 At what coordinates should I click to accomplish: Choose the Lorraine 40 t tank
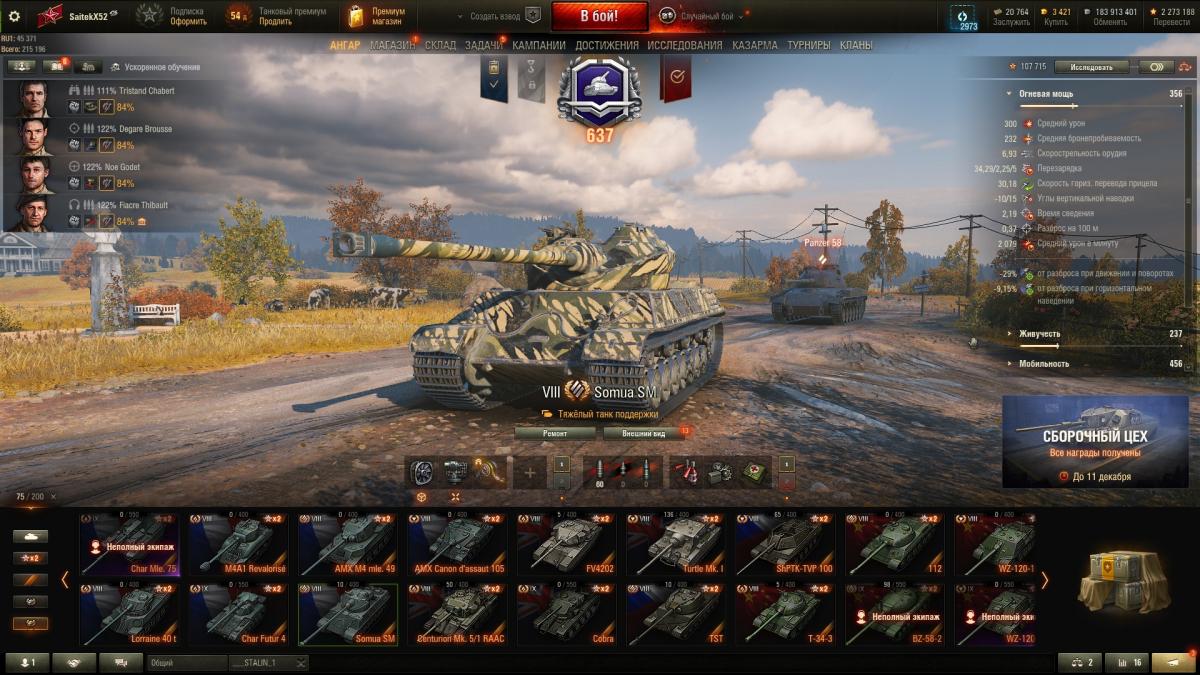tap(128, 614)
